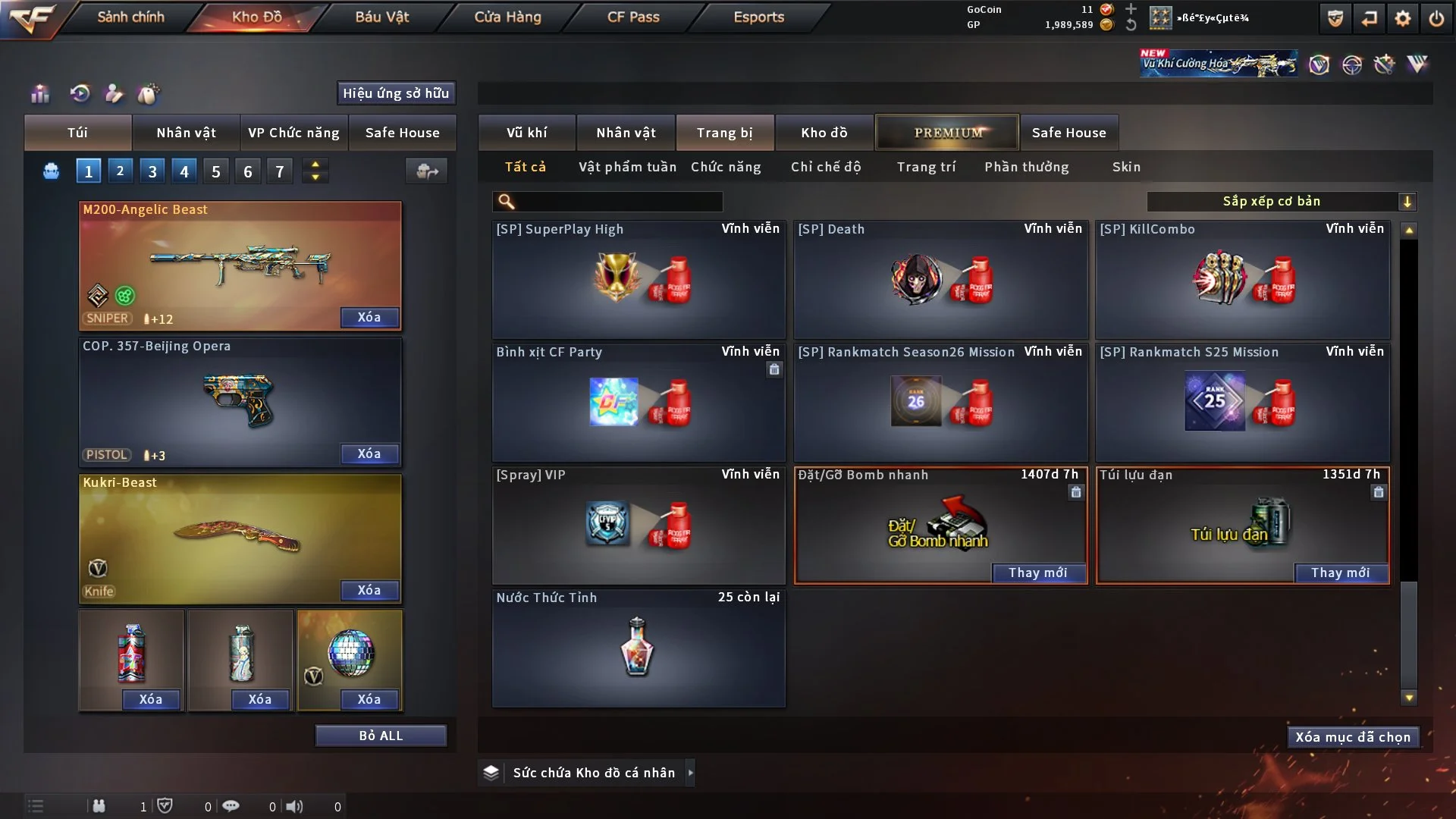Renew the Túi lựu đạn item
This screenshot has height=819, width=1456.
point(1340,573)
